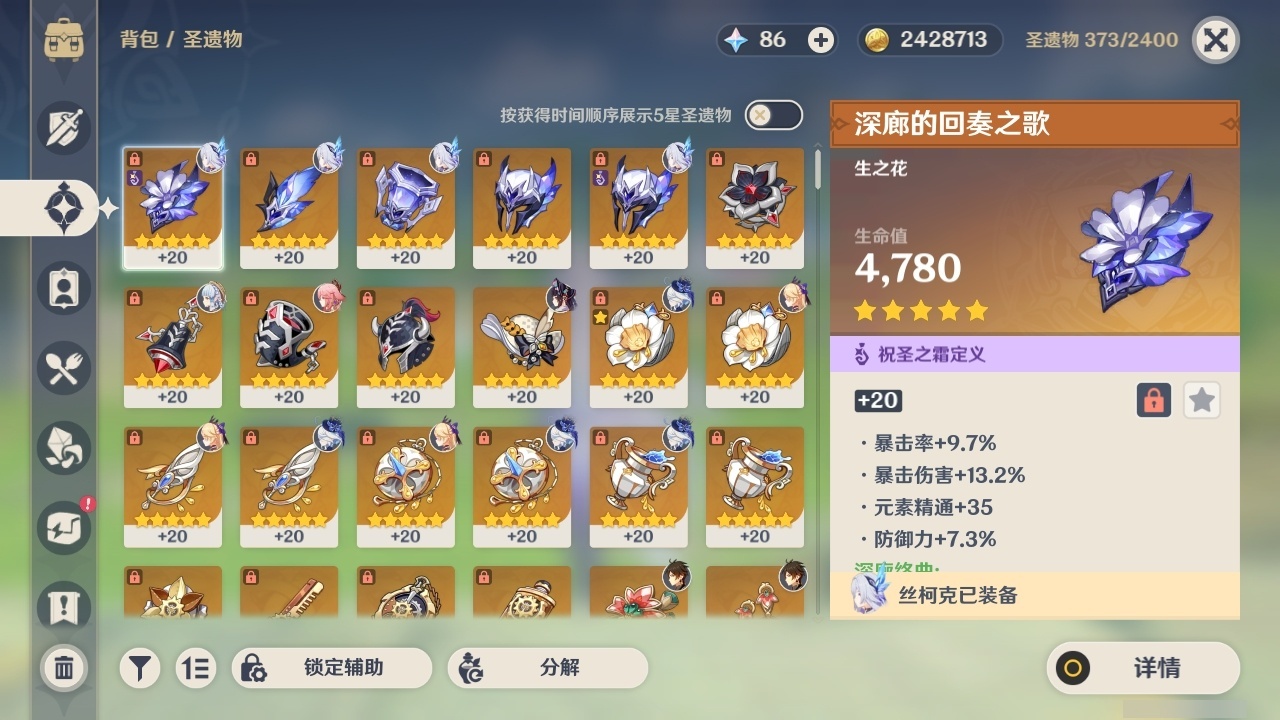1280x720 pixels.
Task: Click the plus button to buy primogems
Action: coord(820,40)
